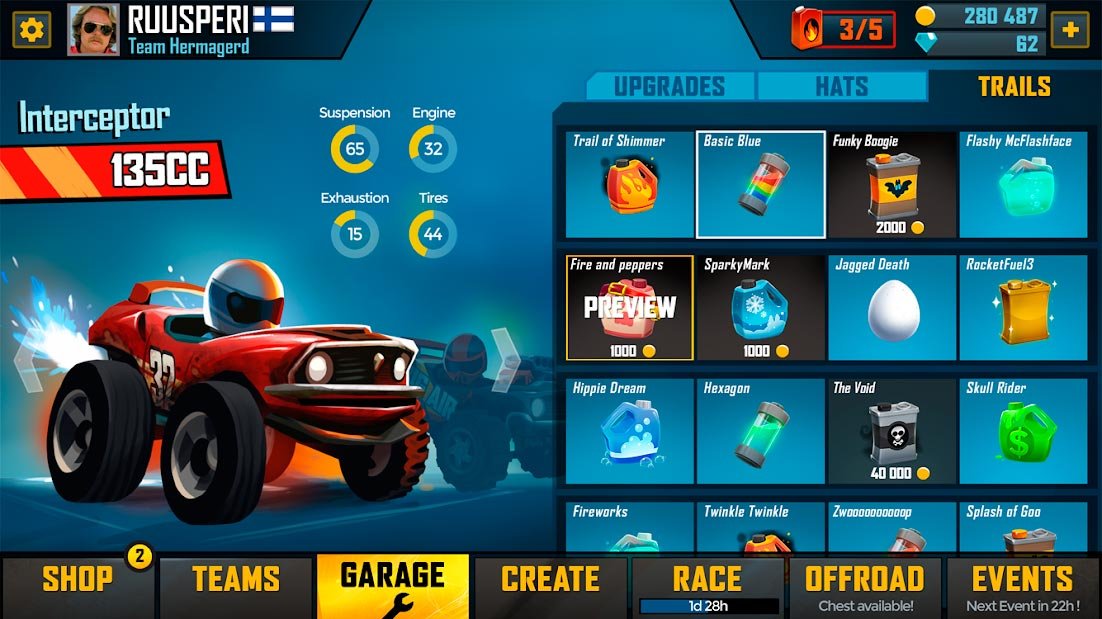Pick the SparkyMark trail
The image size is (1102, 619).
pos(761,308)
